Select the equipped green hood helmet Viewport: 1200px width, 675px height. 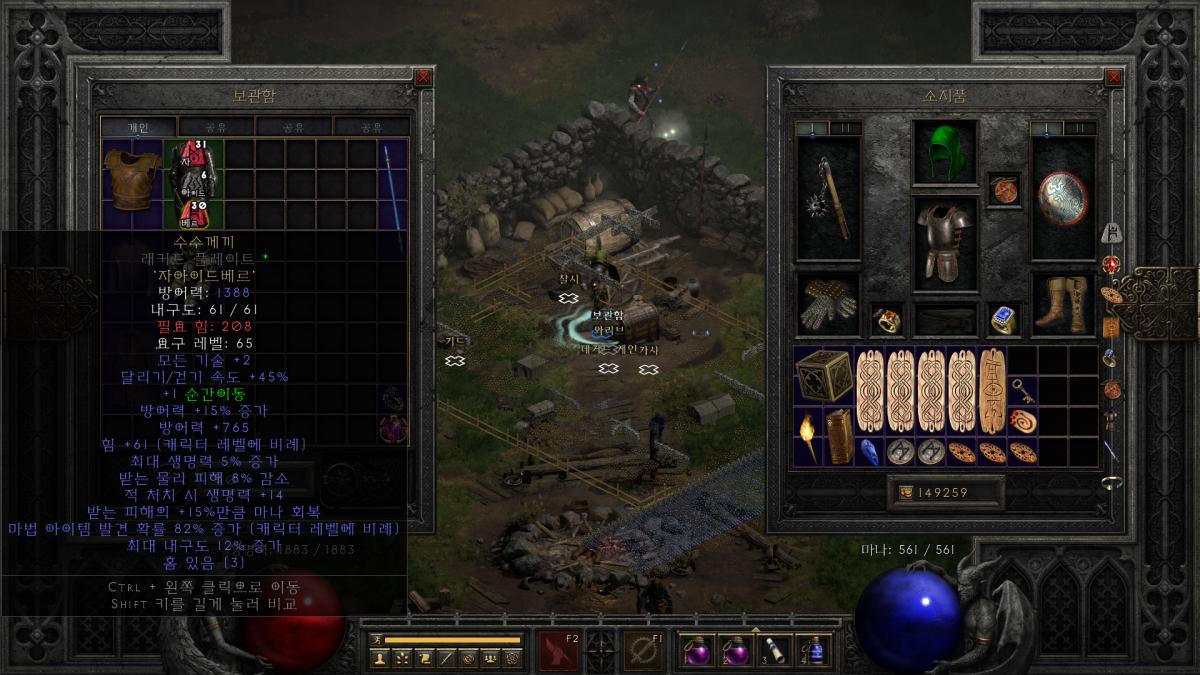point(937,154)
